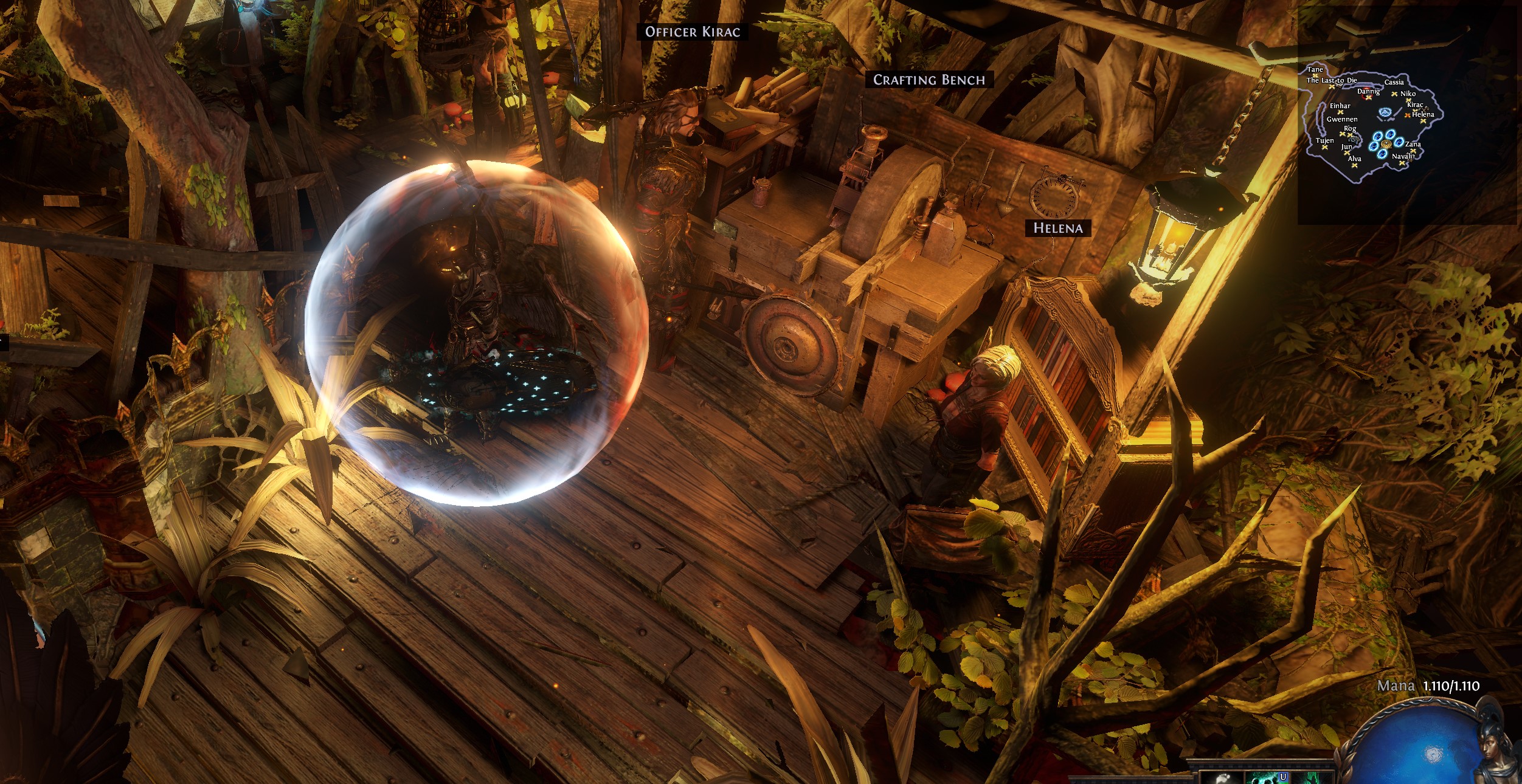Activate the footprints move skill icon

coord(1222,778)
